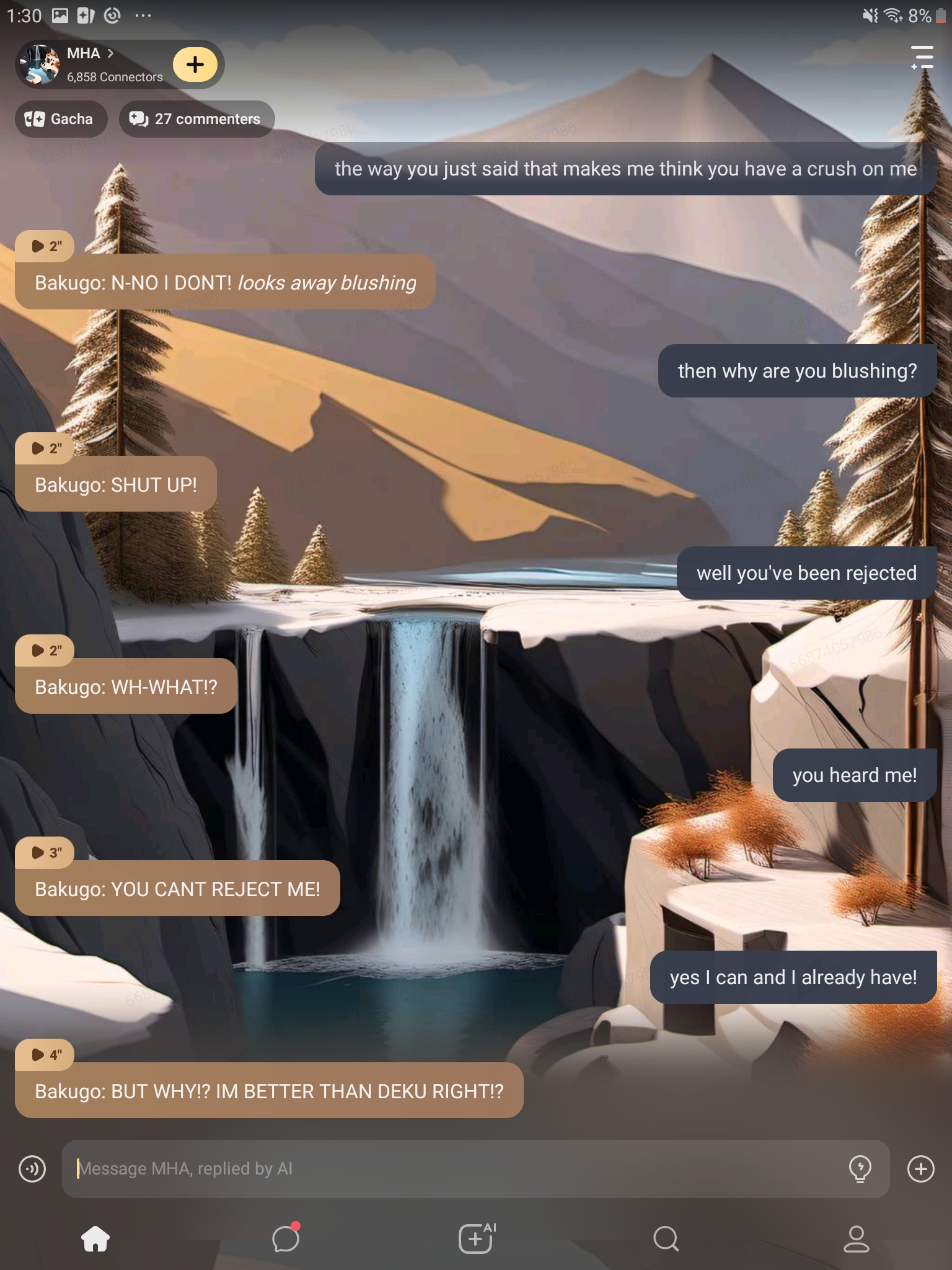Open the chats tab with notification dot
The height and width of the screenshot is (1270, 952).
pos(286,1239)
